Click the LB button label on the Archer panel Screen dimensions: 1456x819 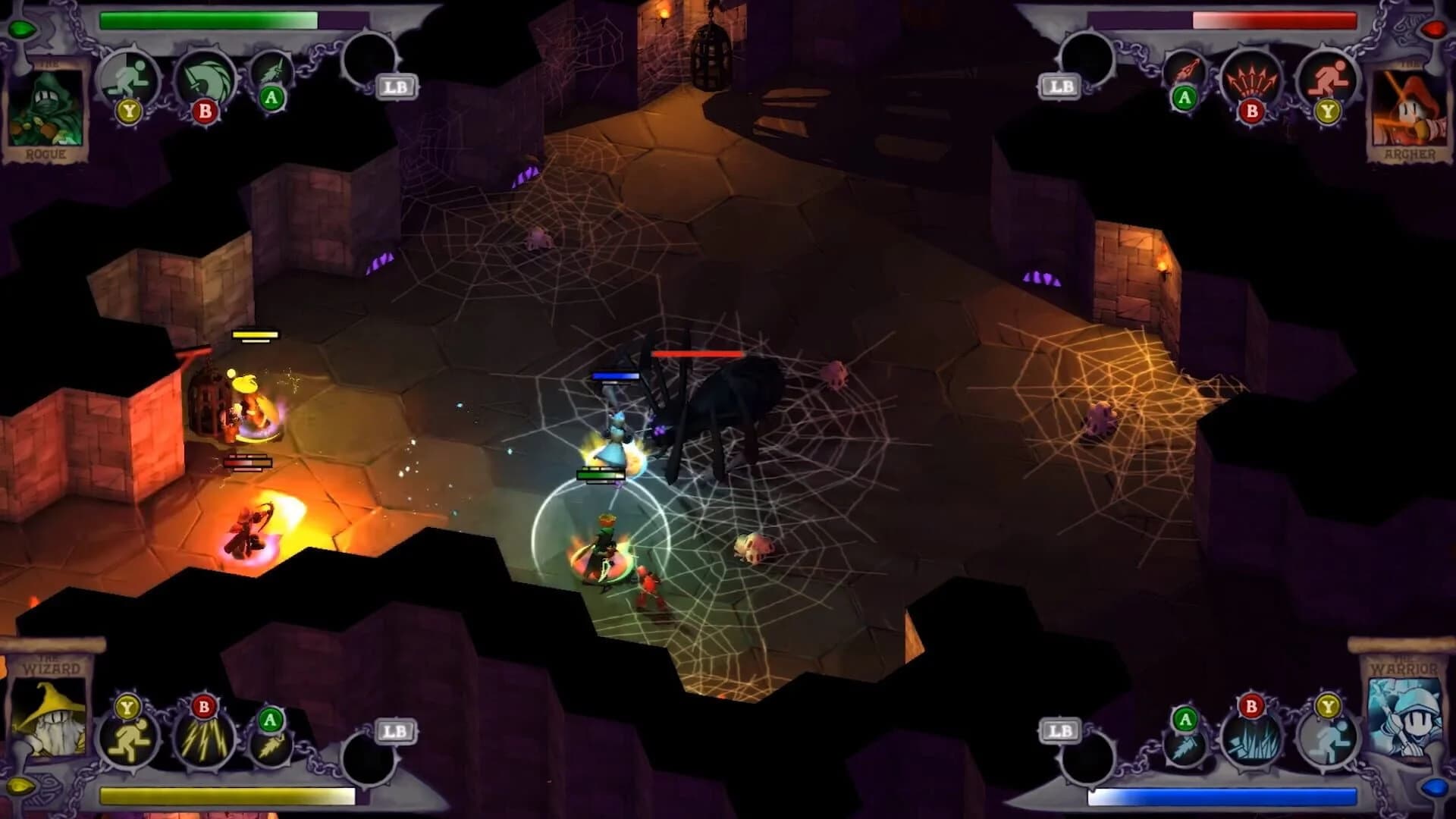click(1060, 86)
